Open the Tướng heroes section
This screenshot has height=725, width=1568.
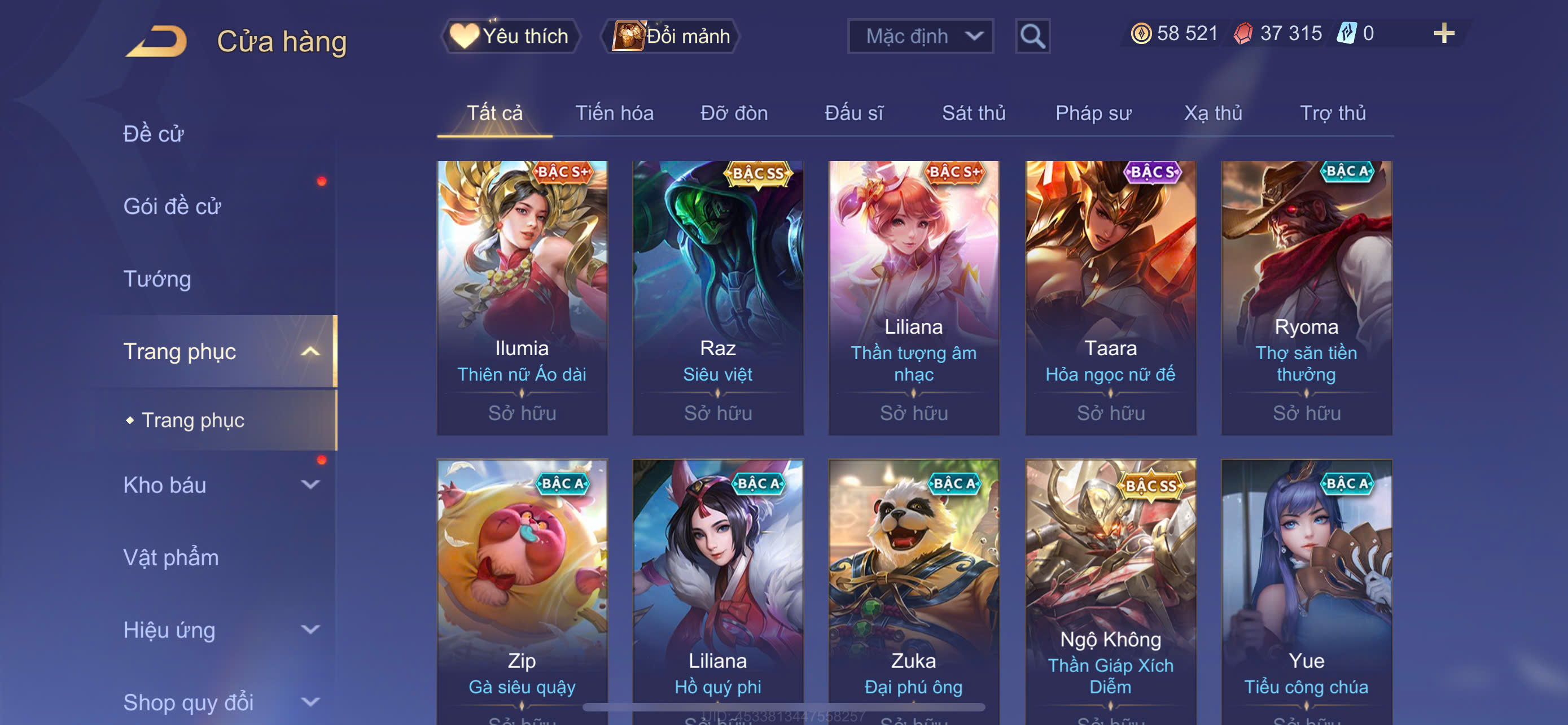coord(157,279)
